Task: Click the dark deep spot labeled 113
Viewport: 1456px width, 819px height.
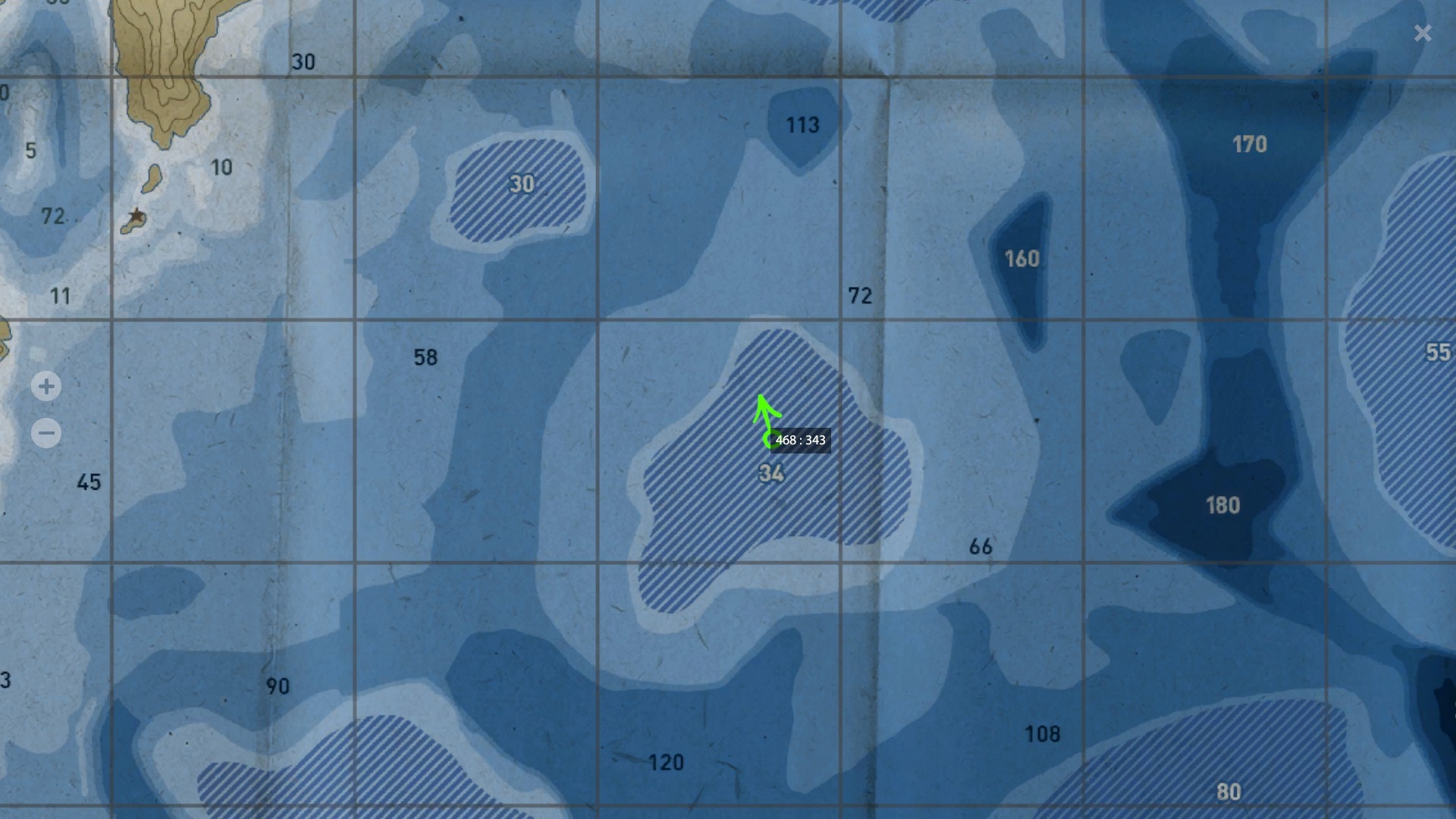Action: [802, 124]
